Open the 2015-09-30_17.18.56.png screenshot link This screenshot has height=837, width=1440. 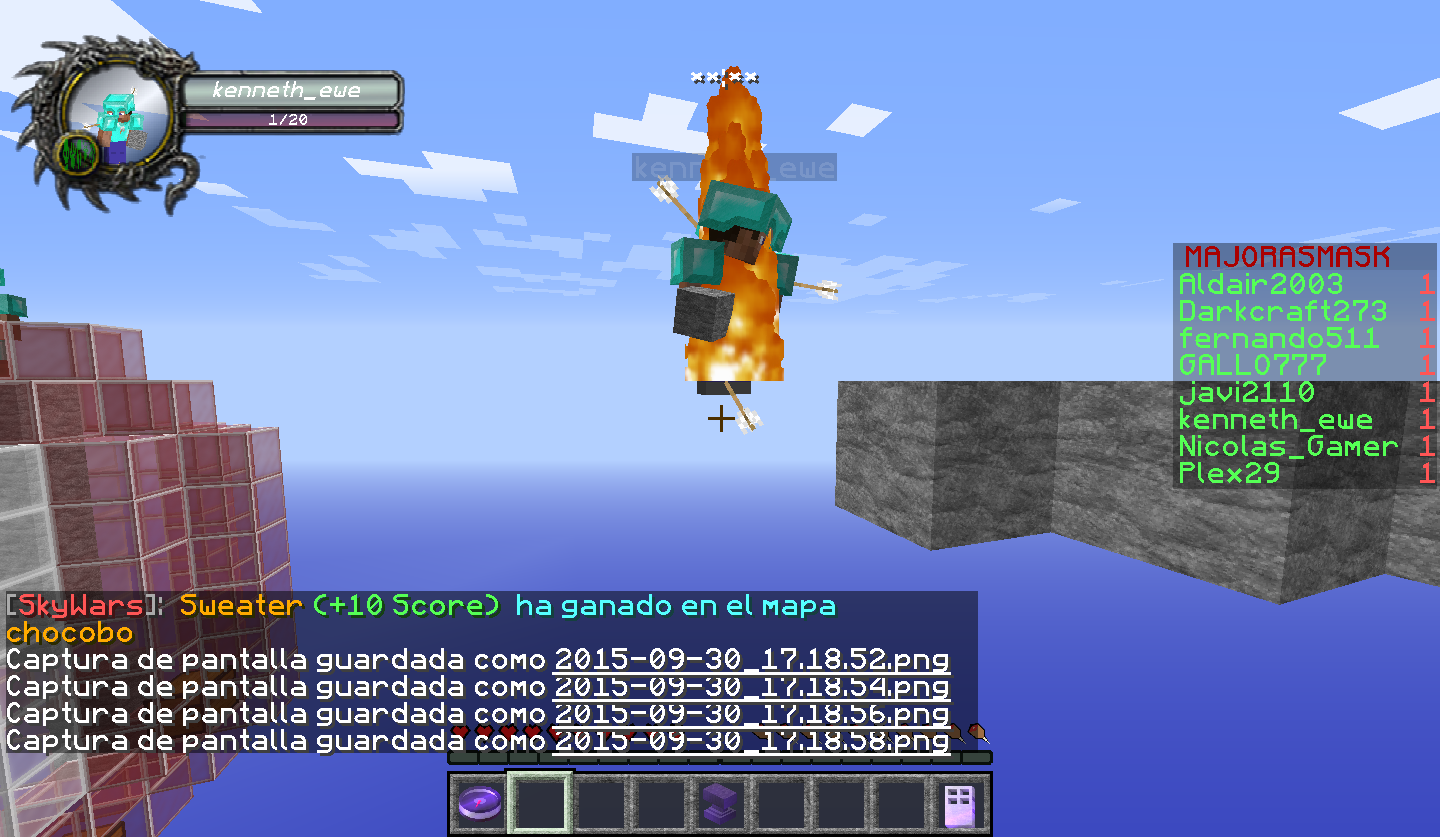(751, 714)
